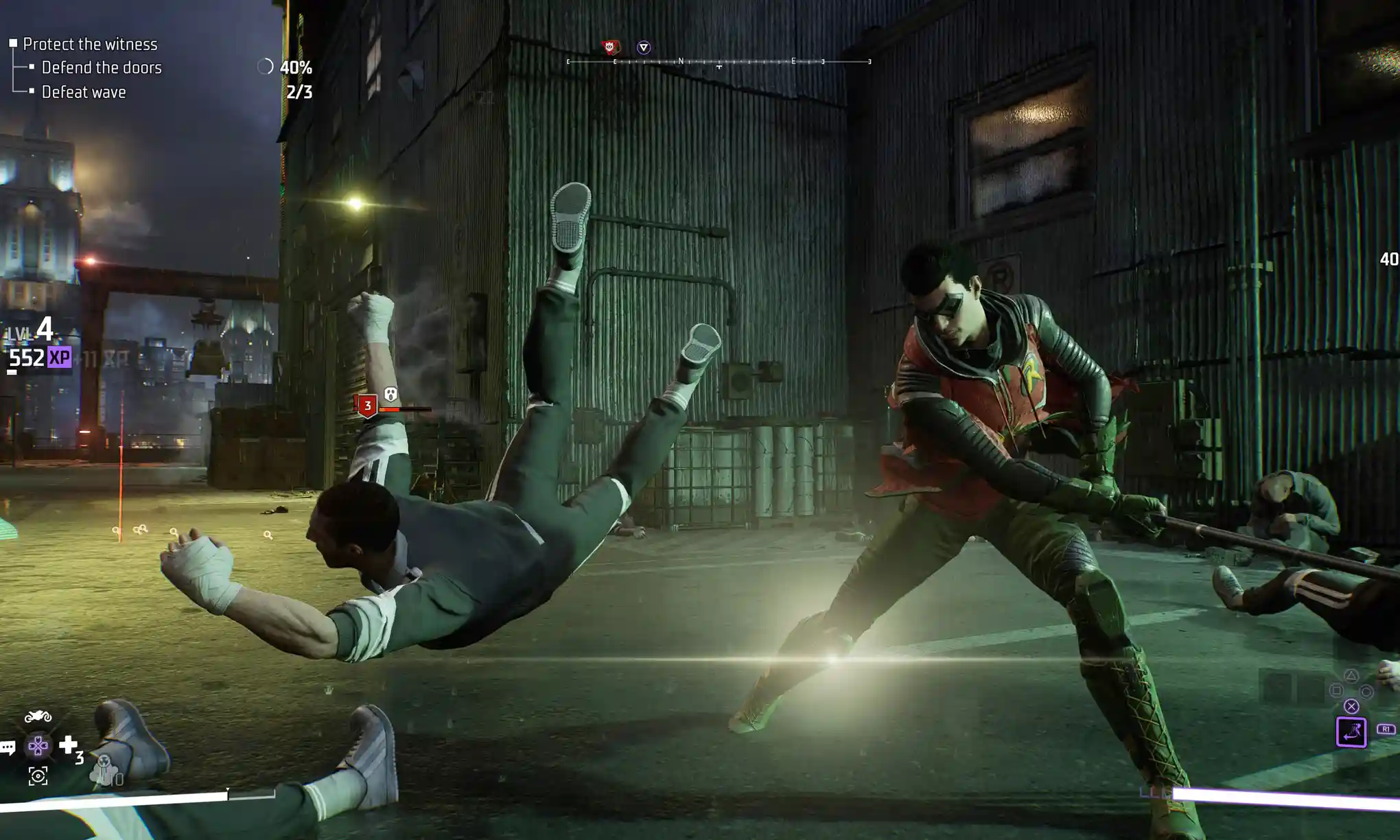Select the red enemy marker on compass
Viewport: 1400px width, 840px height.
(x=609, y=47)
